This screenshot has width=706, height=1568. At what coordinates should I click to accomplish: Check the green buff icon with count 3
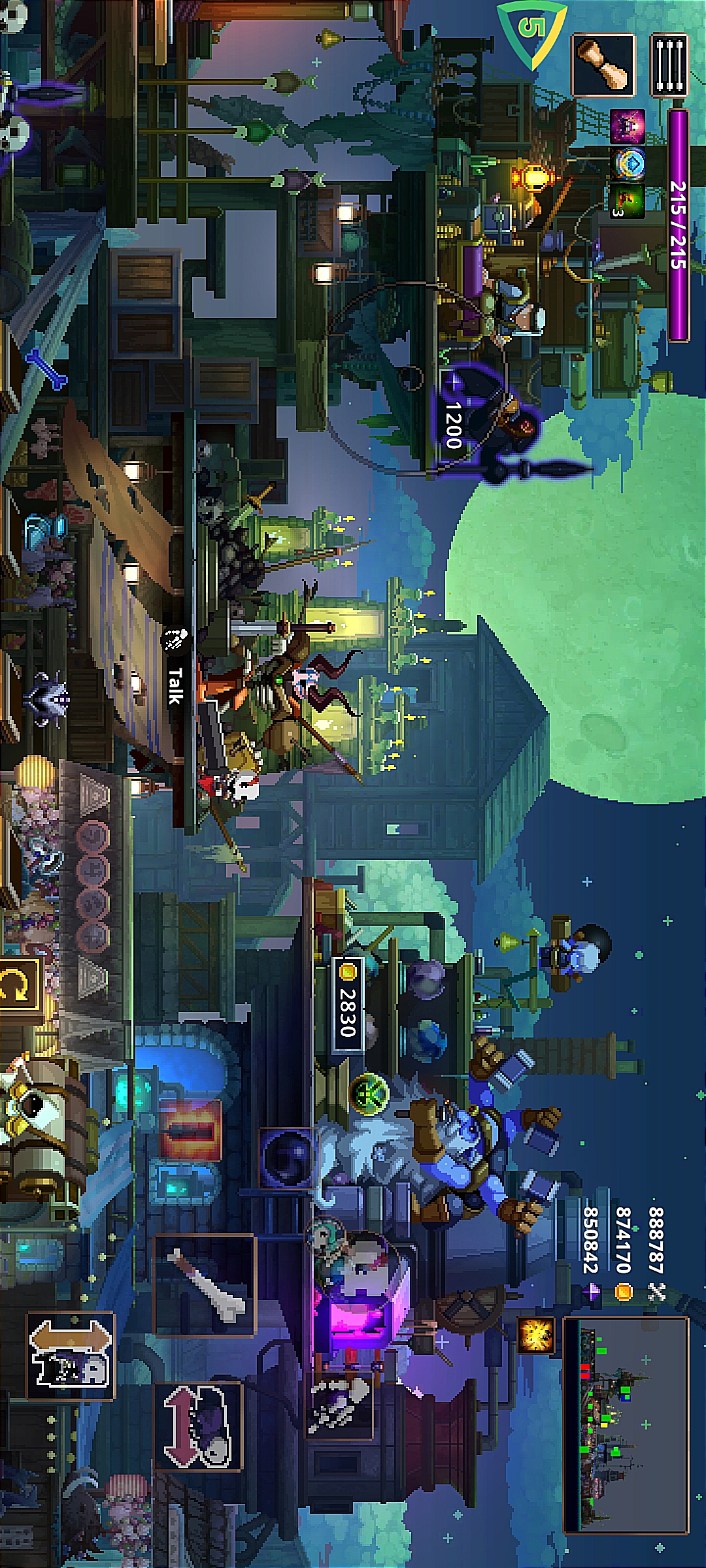pyautogui.click(x=628, y=201)
